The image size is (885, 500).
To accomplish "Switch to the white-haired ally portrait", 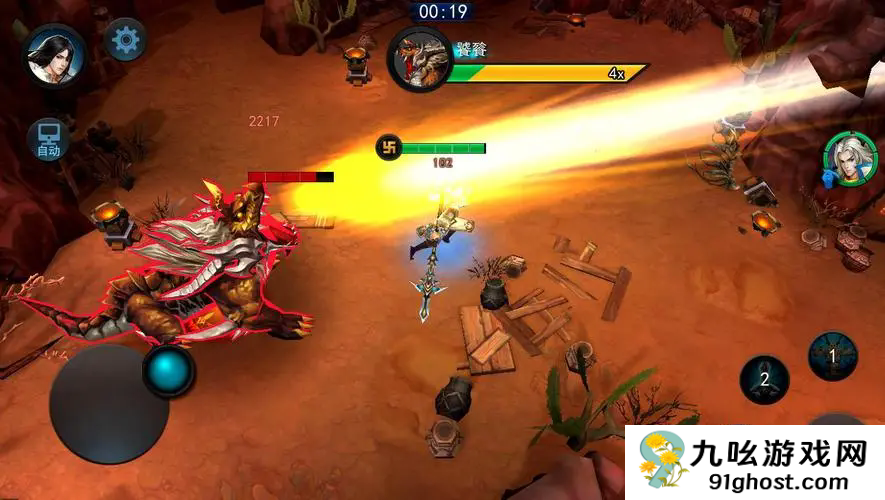I will 850,159.
